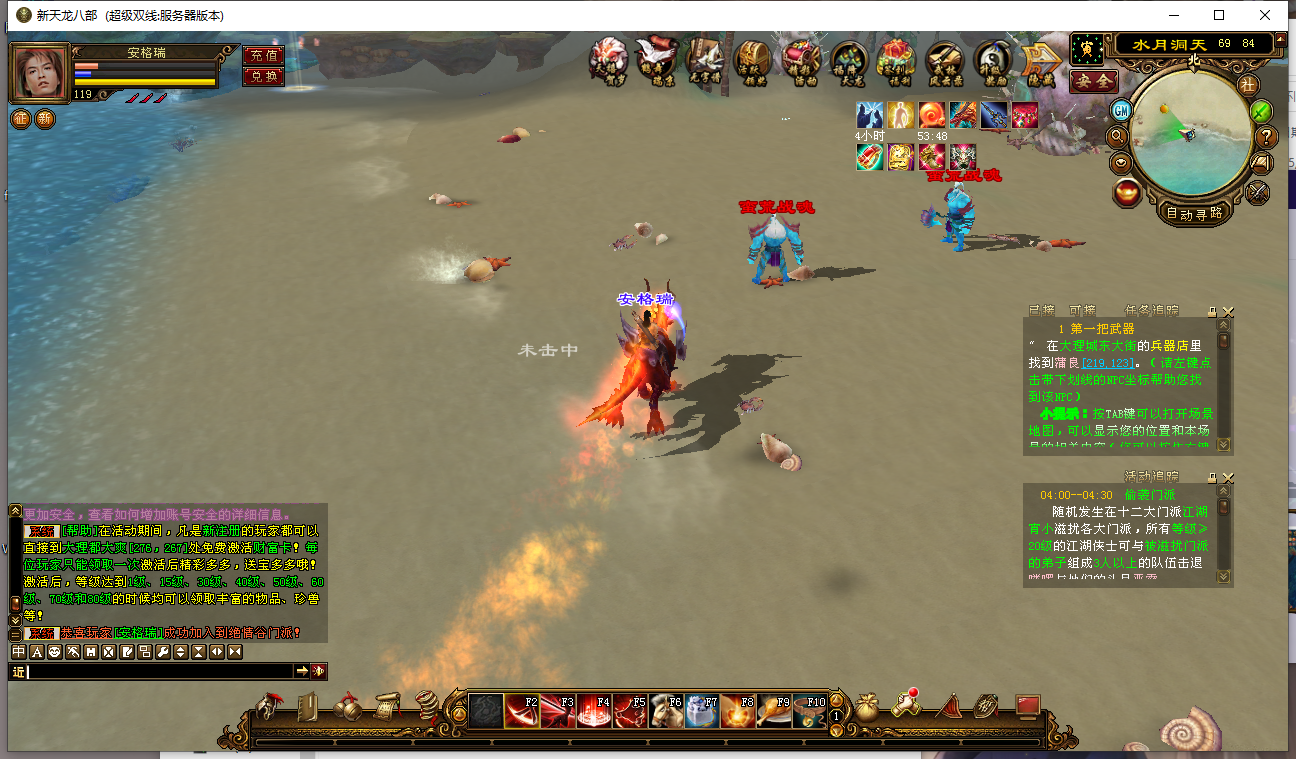The width and height of the screenshot is (1296, 759).
Task: Open the circular minimap
Action: click(x=1191, y=133)
